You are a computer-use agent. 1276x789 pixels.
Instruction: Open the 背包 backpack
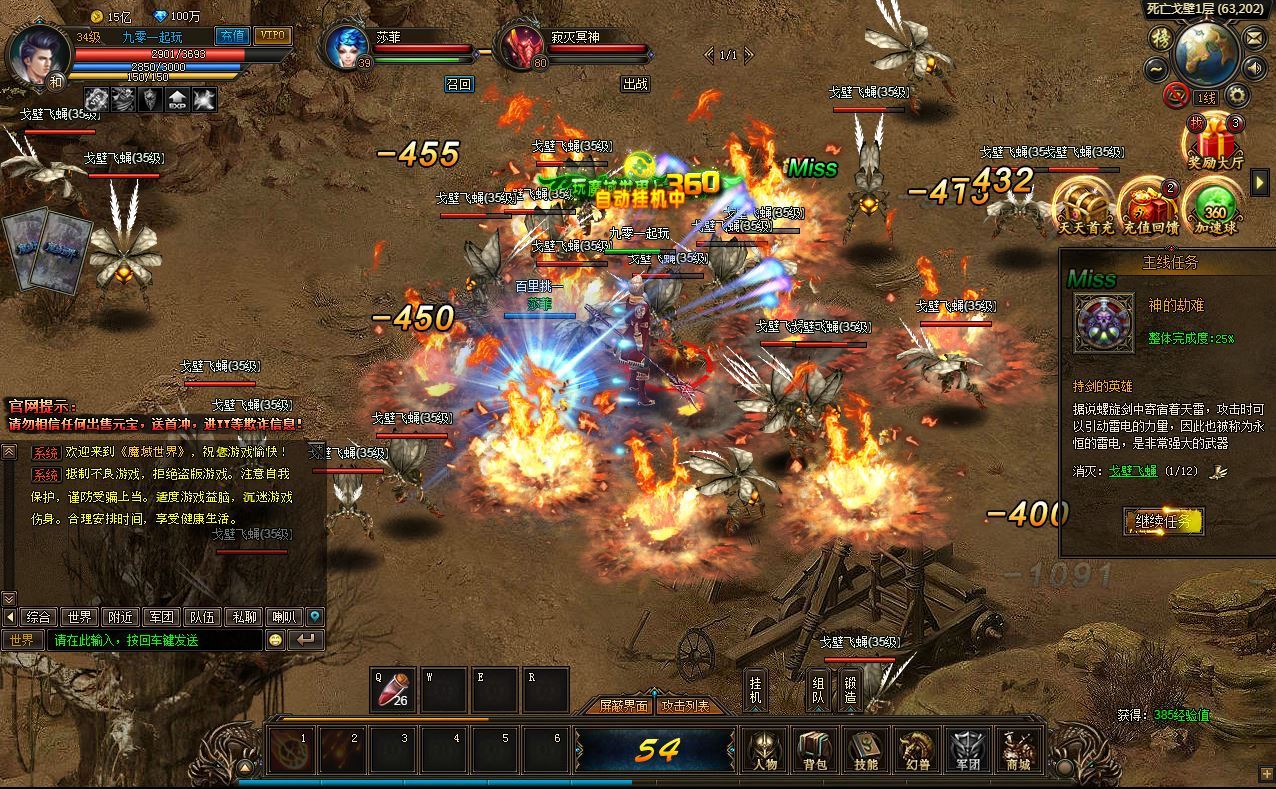pyautogui.click(x=815, y=750)
